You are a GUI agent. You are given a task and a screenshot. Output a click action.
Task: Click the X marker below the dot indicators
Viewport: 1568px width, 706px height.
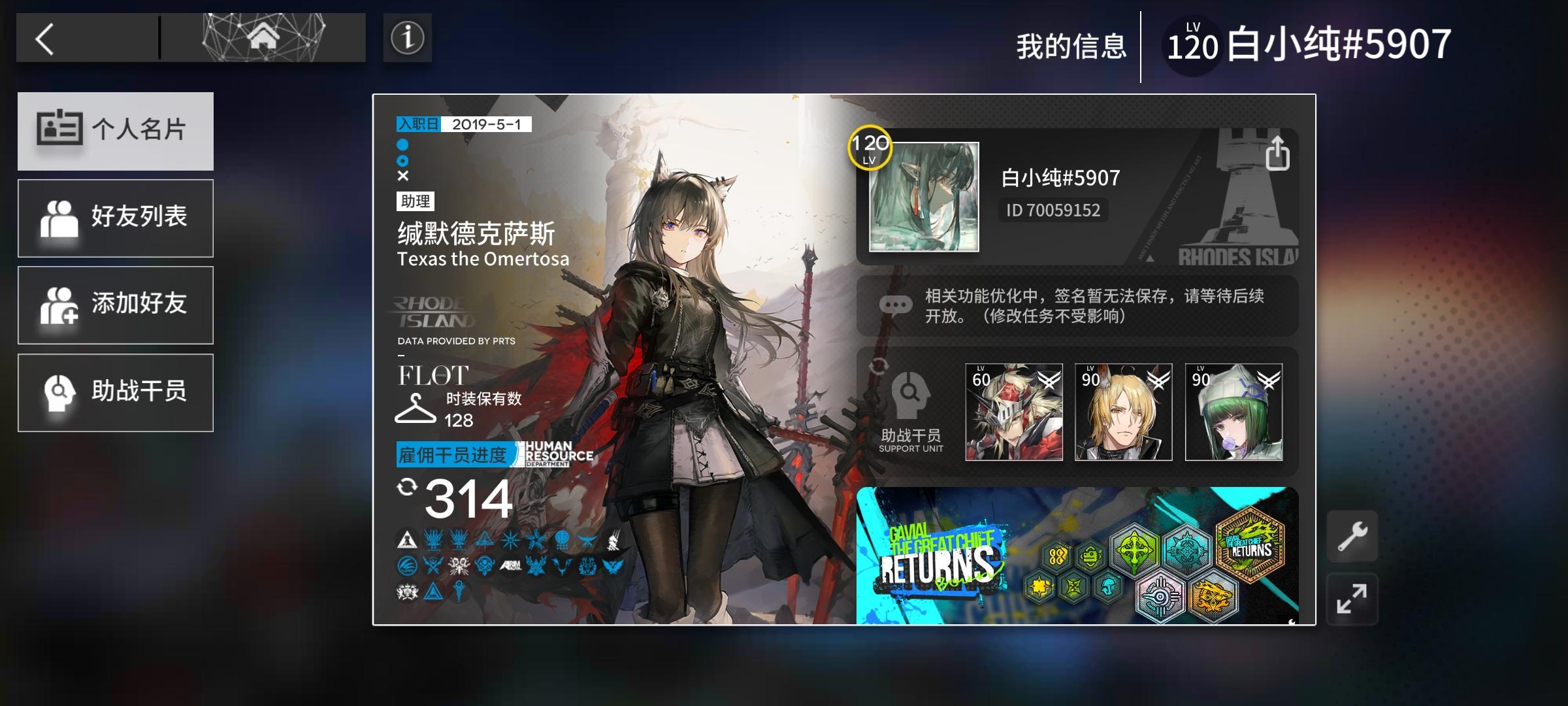[x=402, y=175]
